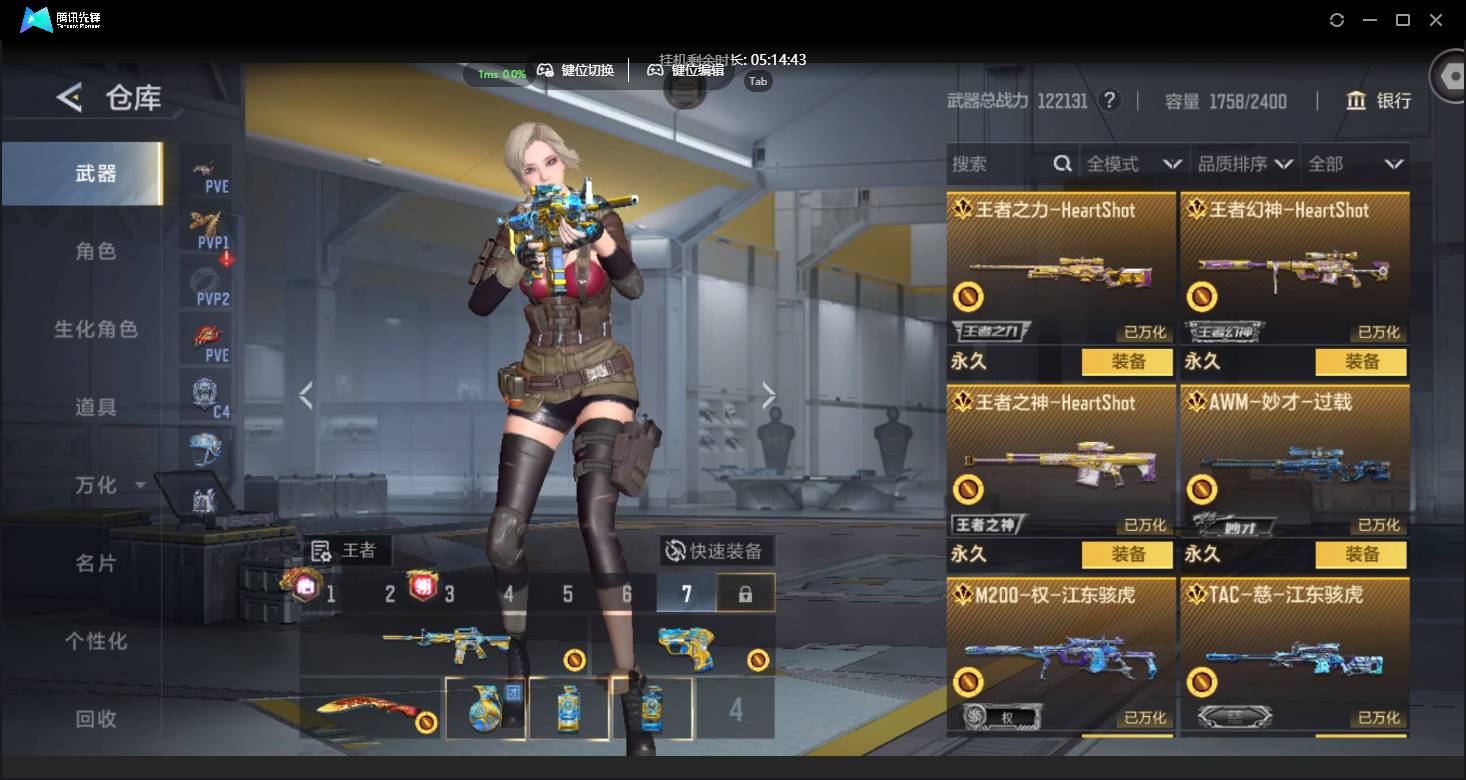The width and height of the screenshot is (1466, 780).
Task: Maximize the emulator window
Action: [1403, 20]
